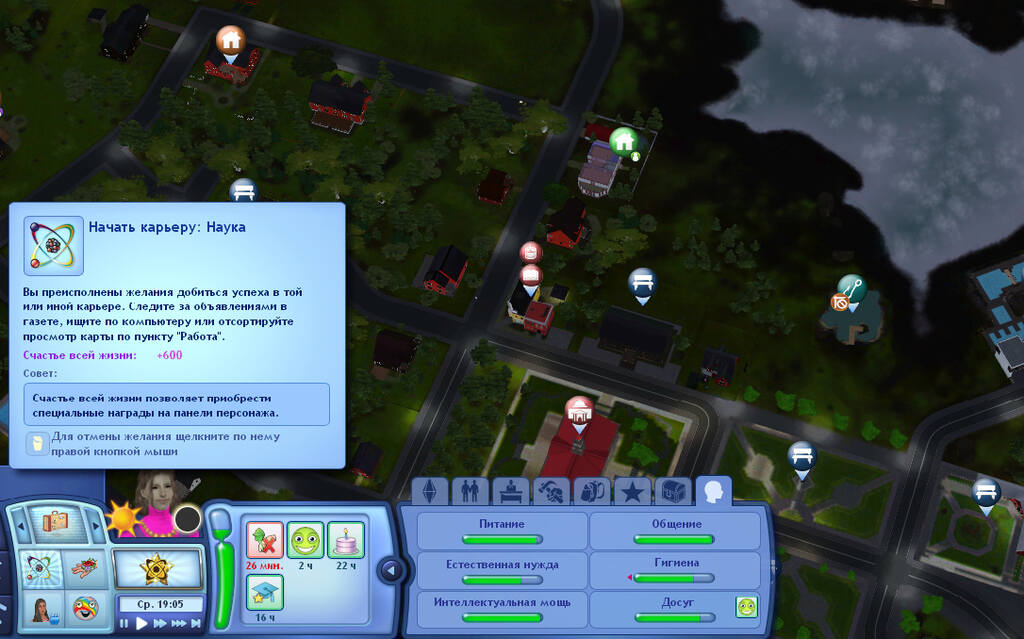Switch to the Career desk tab
This screenshot has width=1024, height=639.
pos(508,491)
